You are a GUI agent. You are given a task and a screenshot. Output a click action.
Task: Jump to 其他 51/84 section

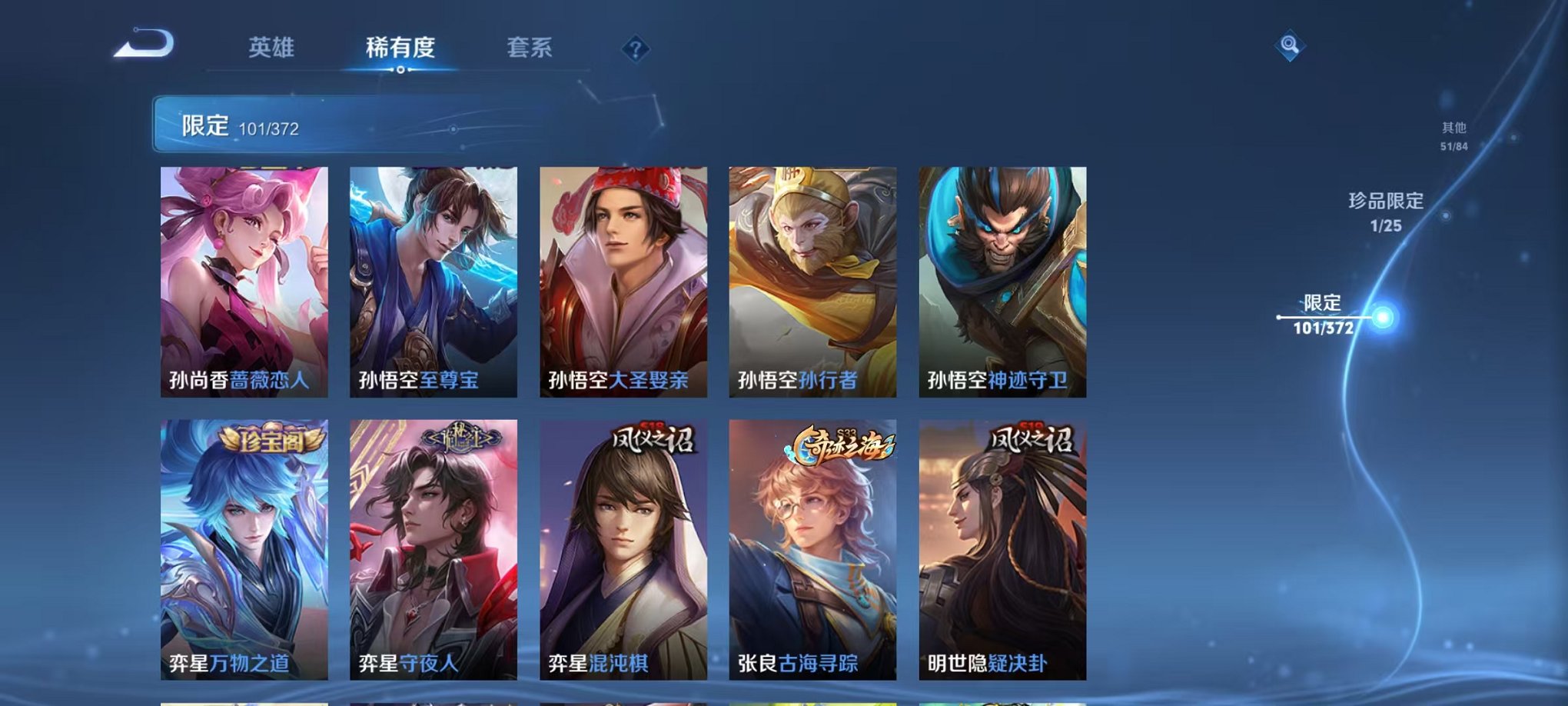(x=1455, y=137)
